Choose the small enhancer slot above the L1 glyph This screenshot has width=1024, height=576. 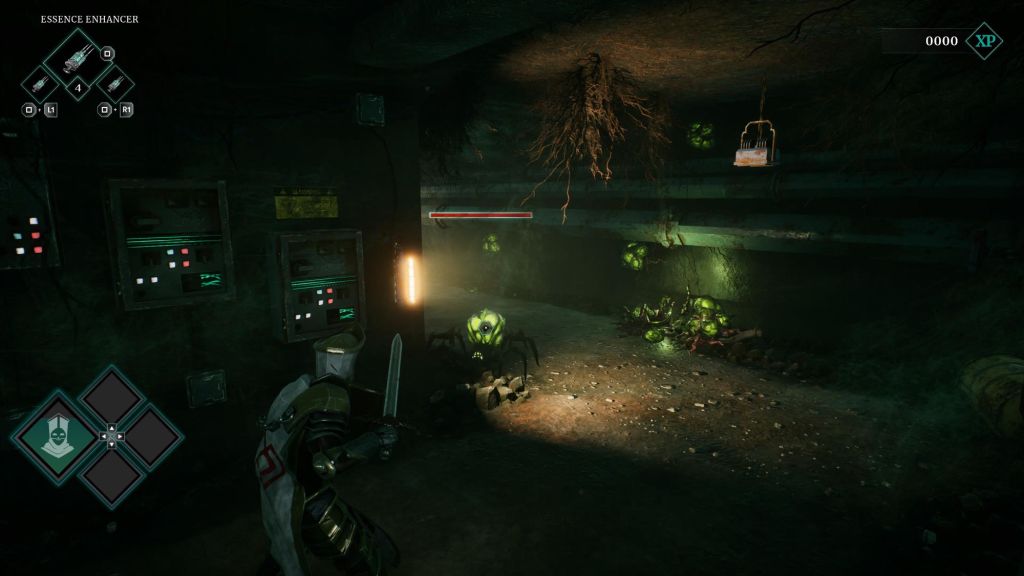click(x=41, y=83)
